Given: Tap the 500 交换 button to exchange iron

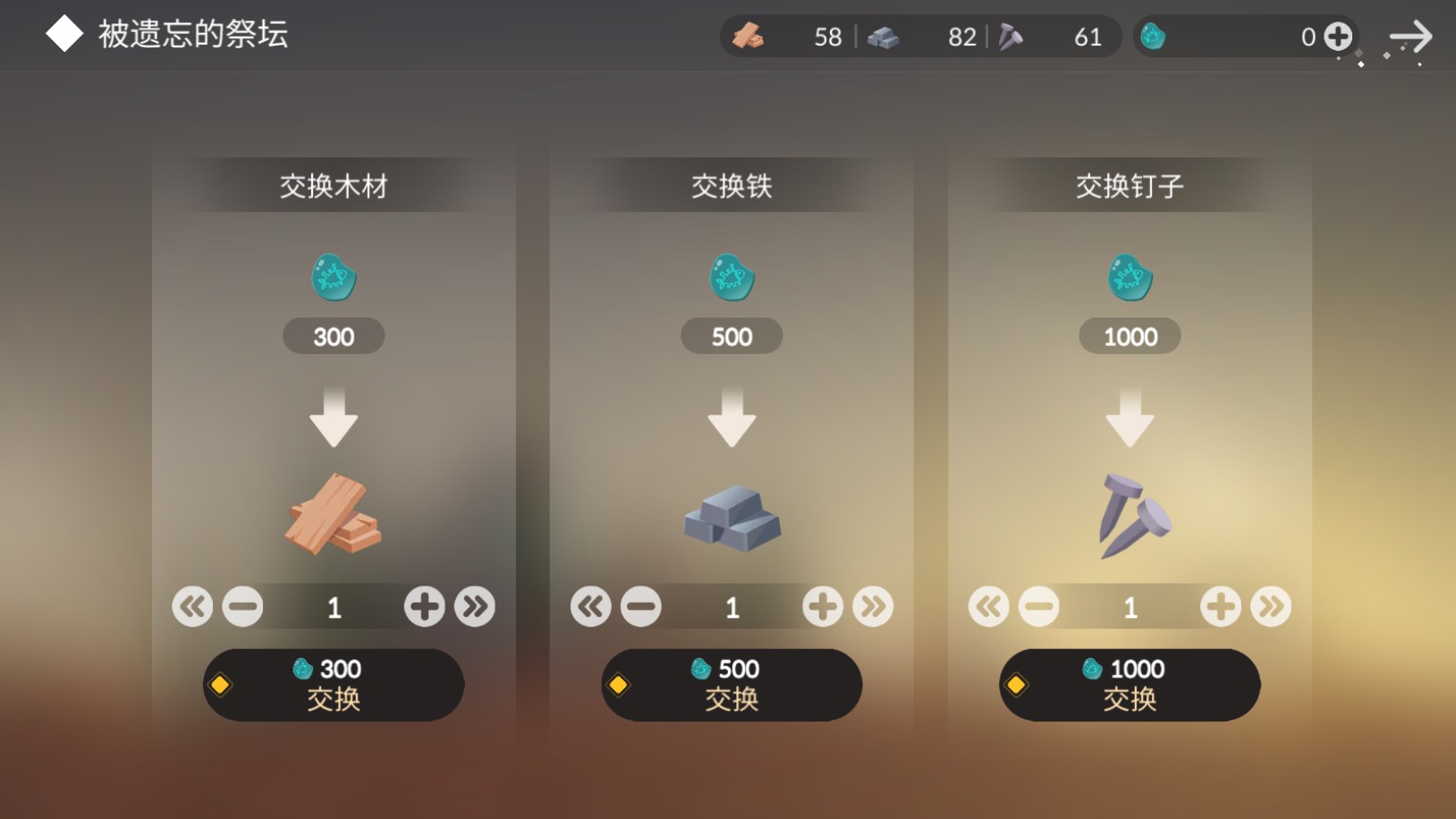Looking at the screenshot, I should pos(732,684).
